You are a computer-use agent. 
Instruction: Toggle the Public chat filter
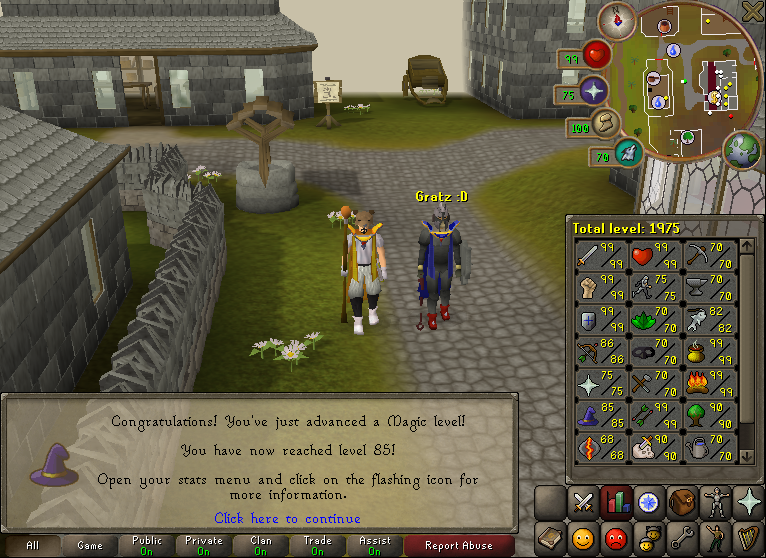[147, 546]
